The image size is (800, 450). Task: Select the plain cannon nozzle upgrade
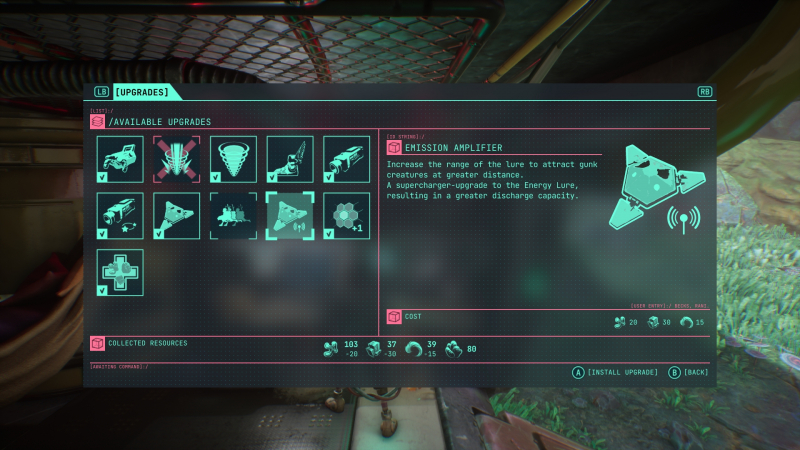(346, 159)
